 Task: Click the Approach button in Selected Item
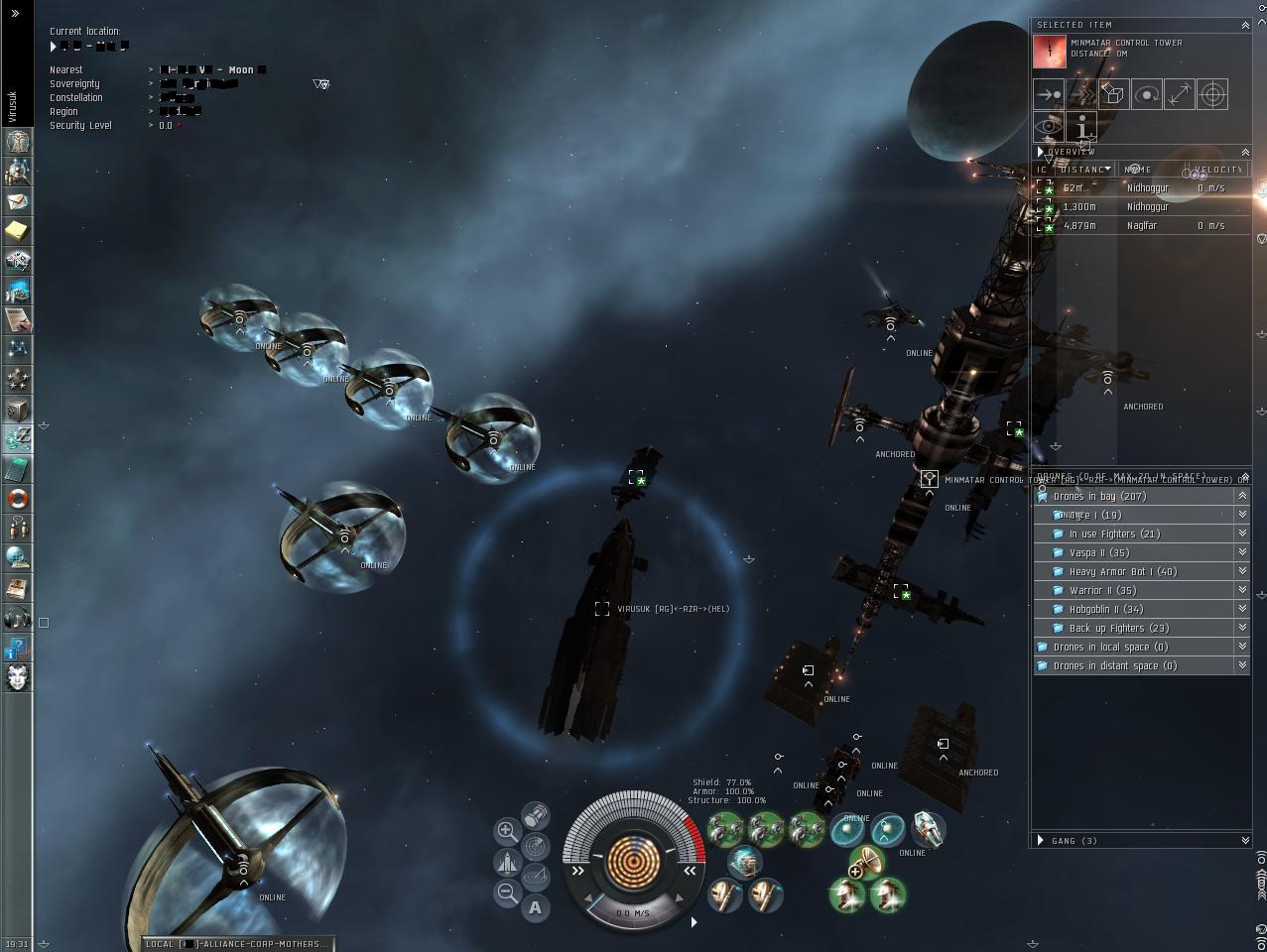pyautogui.click(x=1049, y=95)
